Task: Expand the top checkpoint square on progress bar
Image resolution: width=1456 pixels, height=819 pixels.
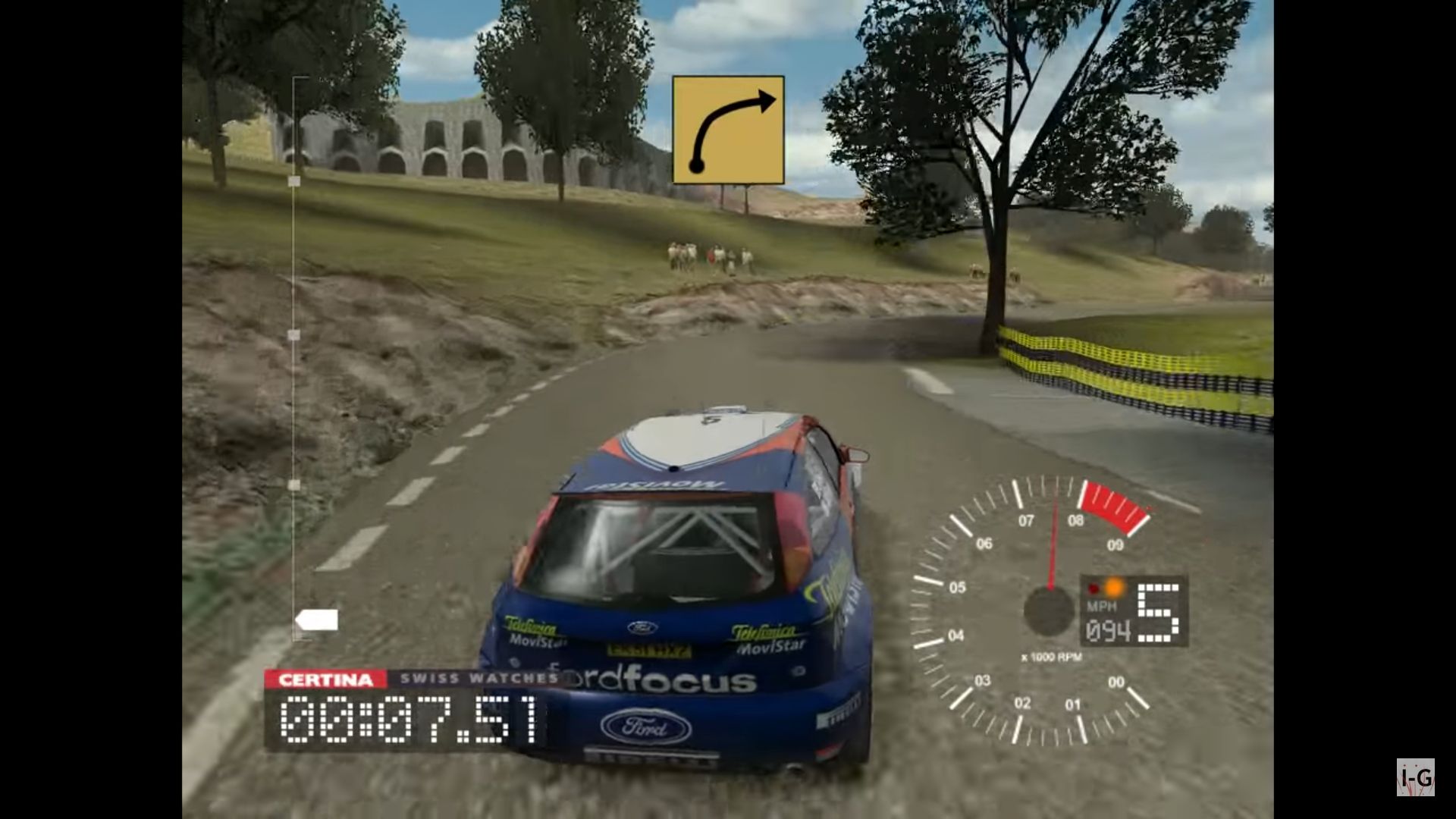Action: tap(293, 182)
